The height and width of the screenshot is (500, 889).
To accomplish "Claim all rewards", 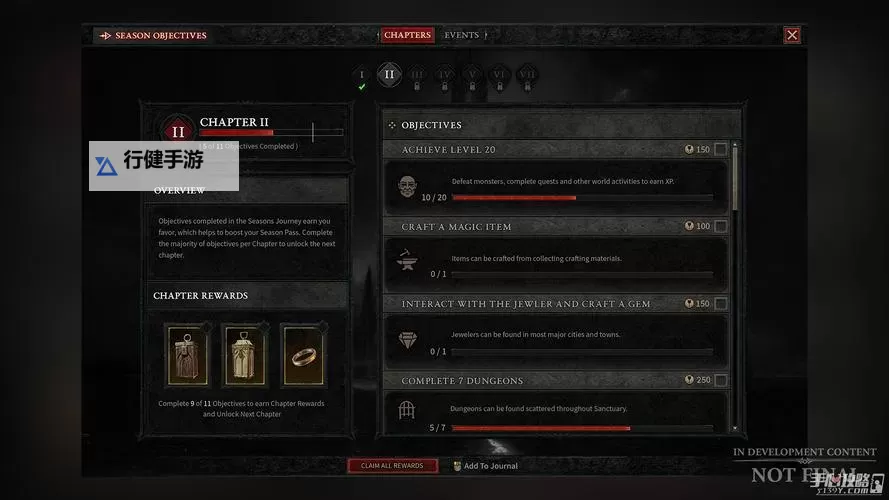I will point(392,466).
